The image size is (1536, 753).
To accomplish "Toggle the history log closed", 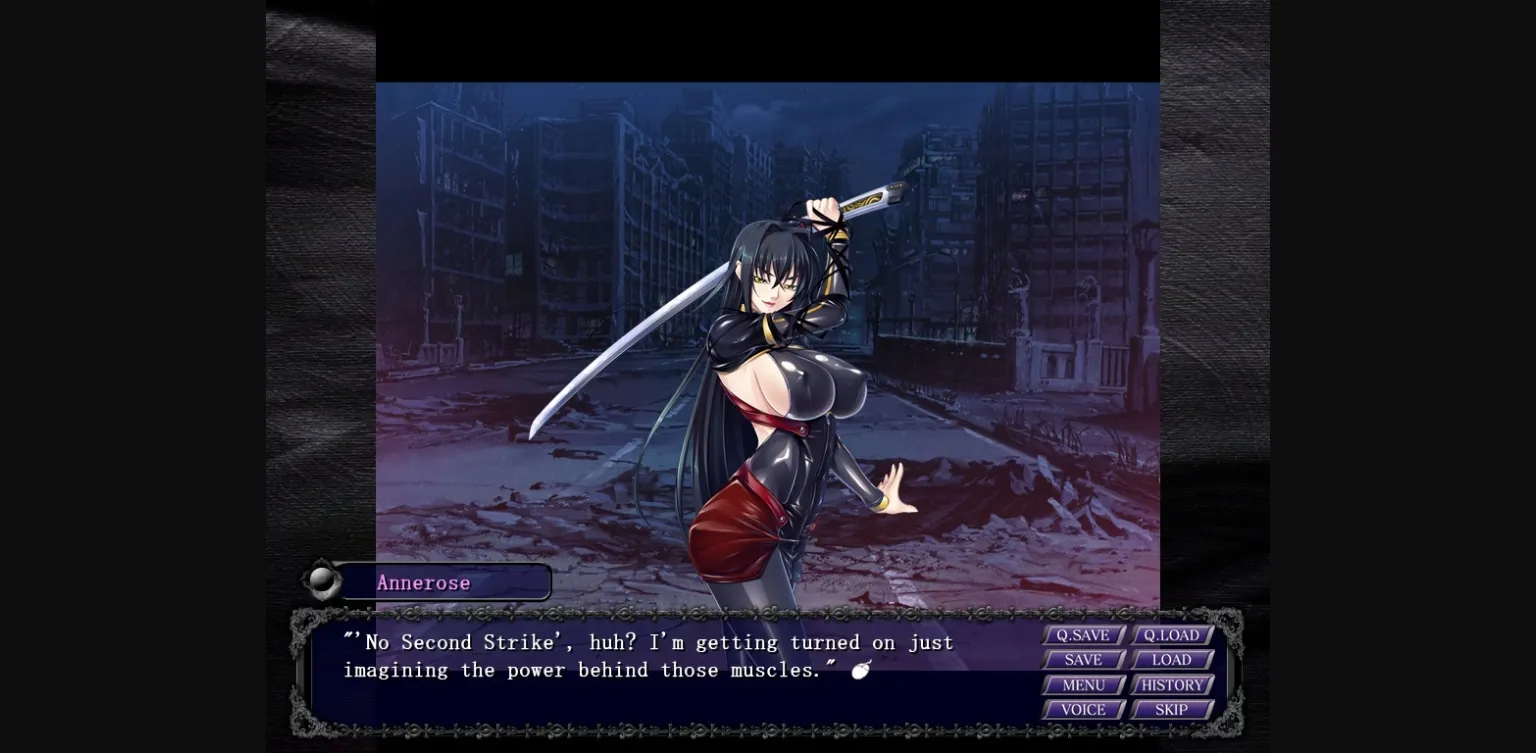I will tap(1171, 685).
